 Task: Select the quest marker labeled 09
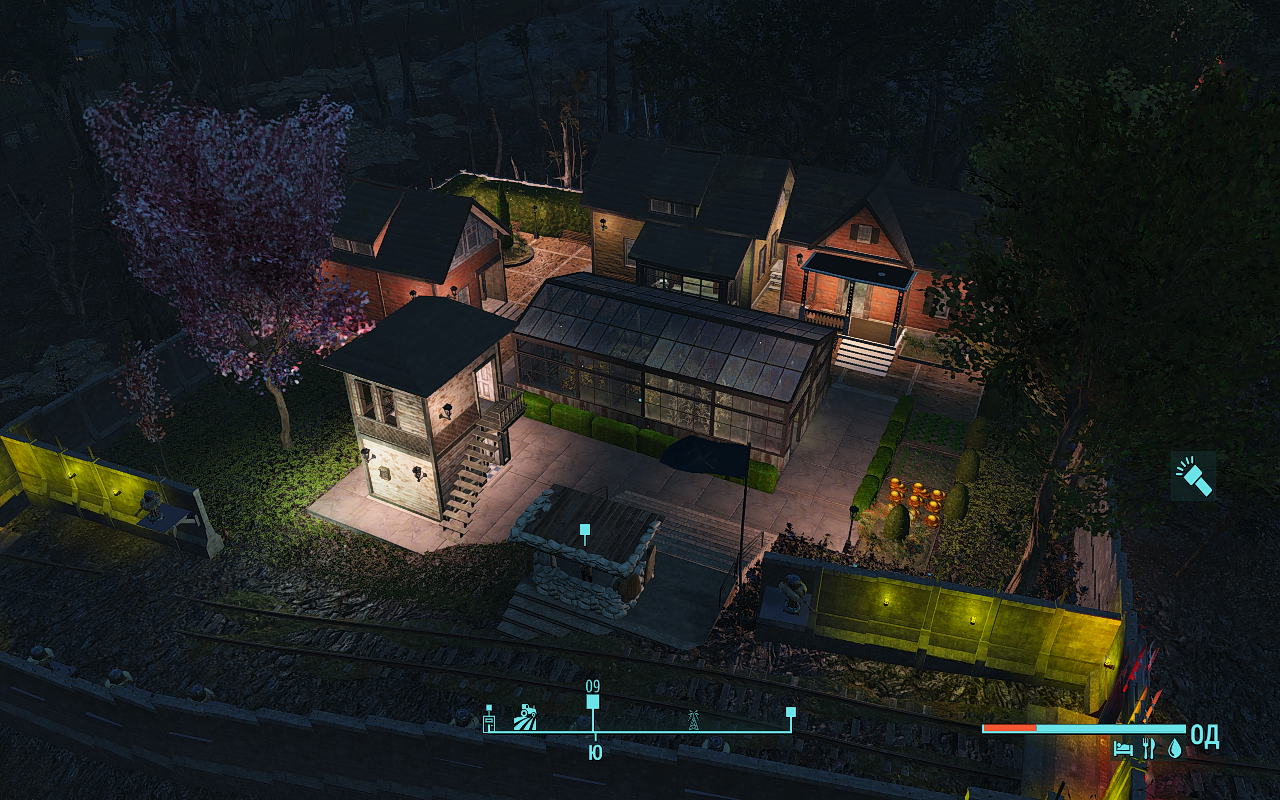click(593, 701)
